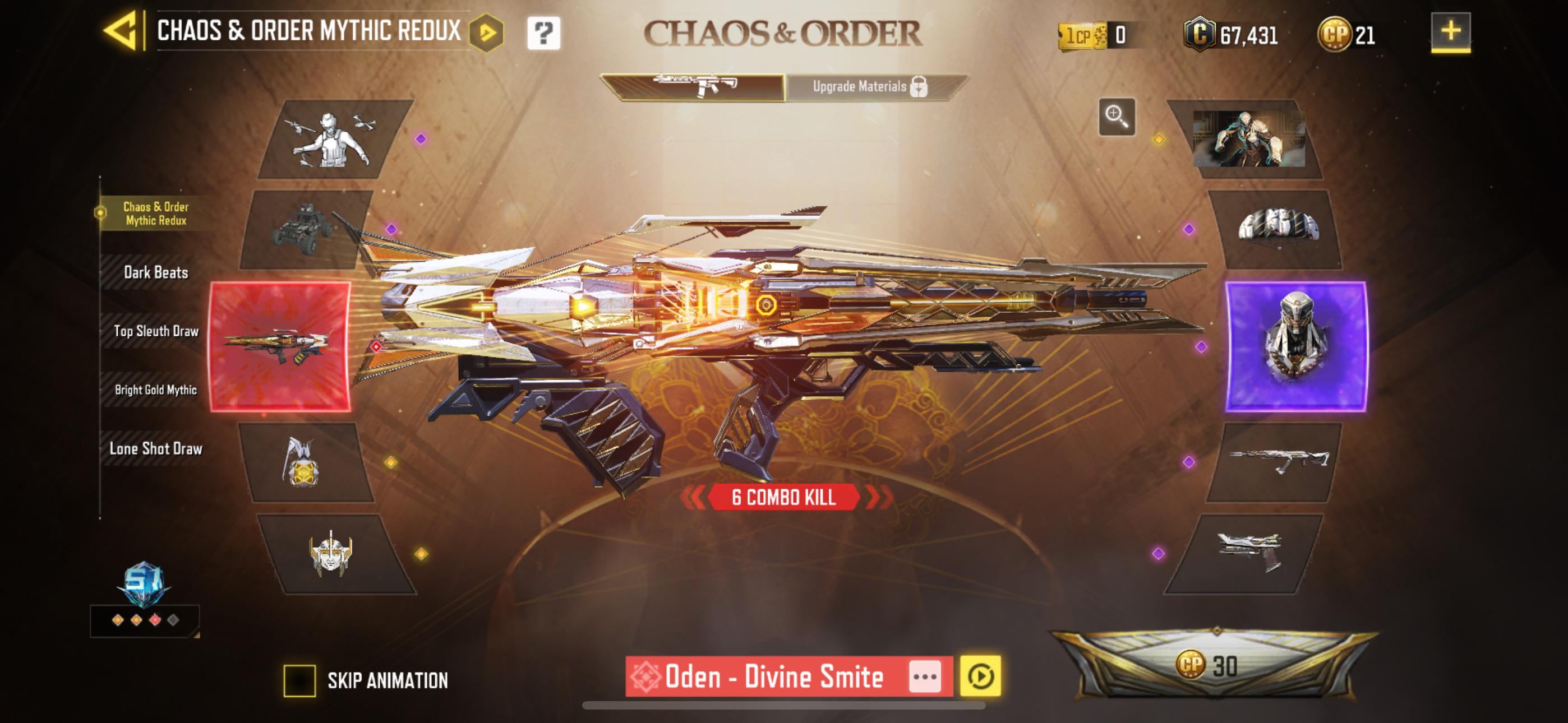Open the question mark help info
This screenshot has height=723, width=1568.
[543, 33]
